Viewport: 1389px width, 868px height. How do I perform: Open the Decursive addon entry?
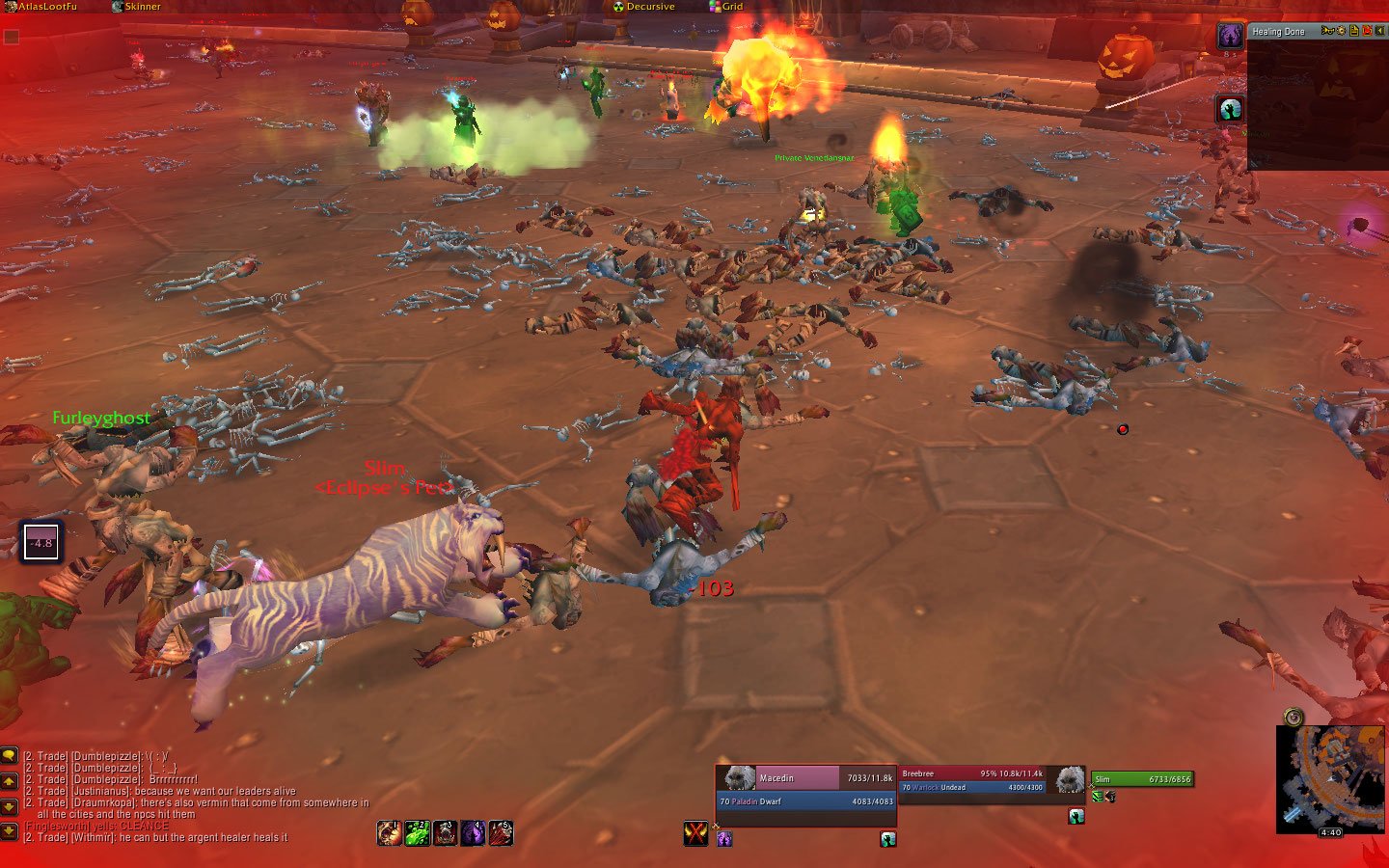click(x=648, y=7)
